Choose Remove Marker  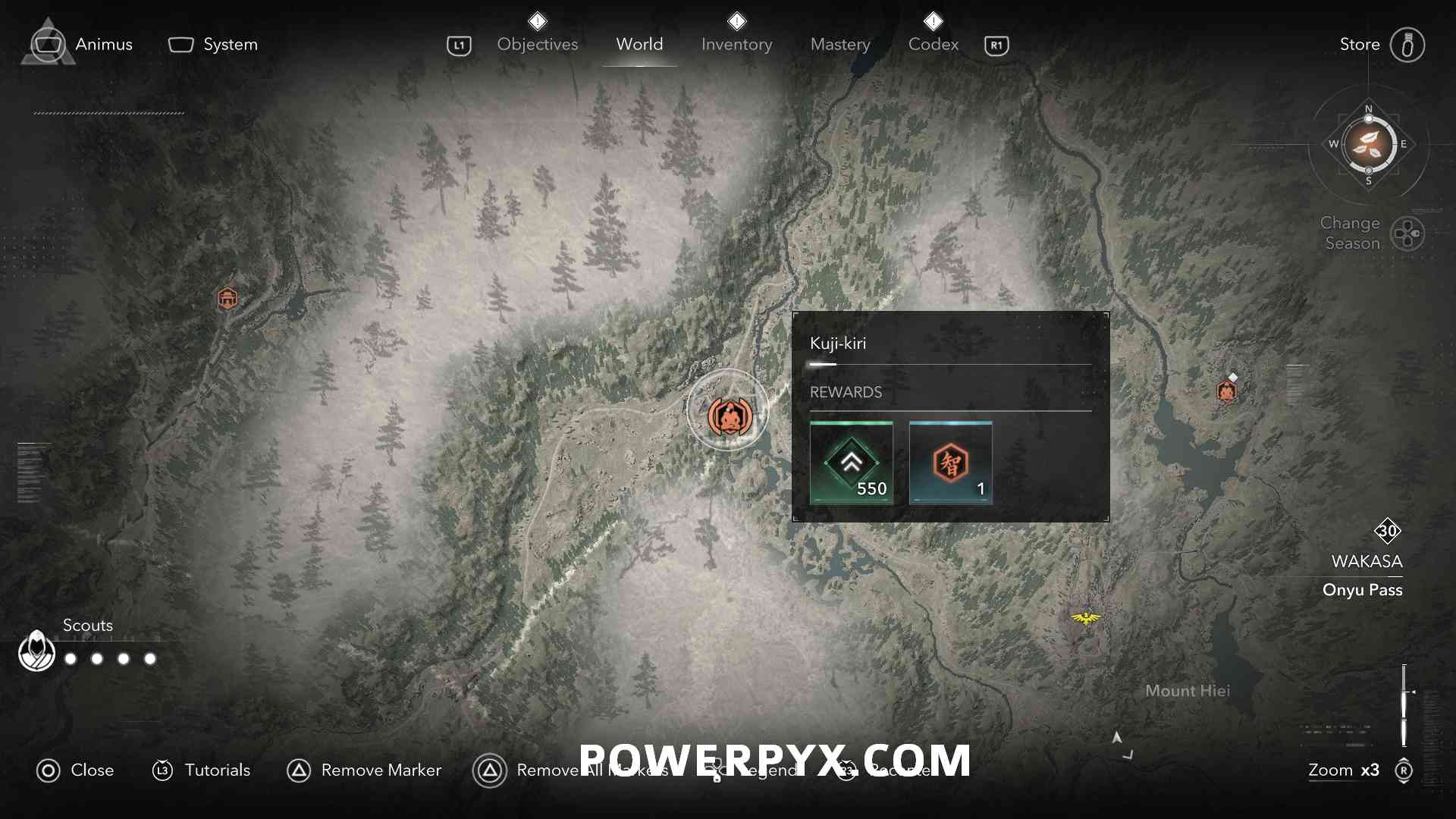click(364, 770)
